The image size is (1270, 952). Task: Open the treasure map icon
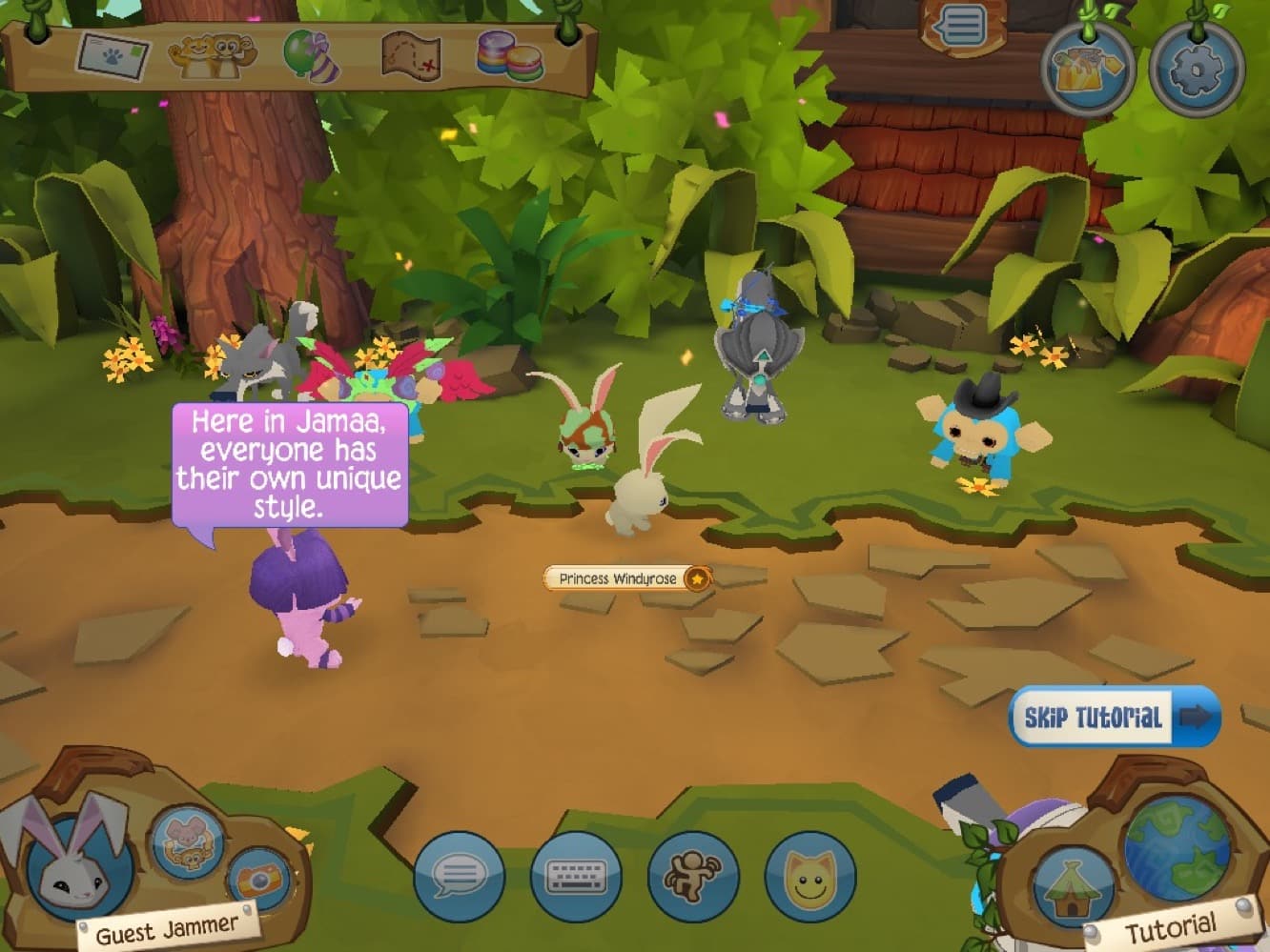411,56
